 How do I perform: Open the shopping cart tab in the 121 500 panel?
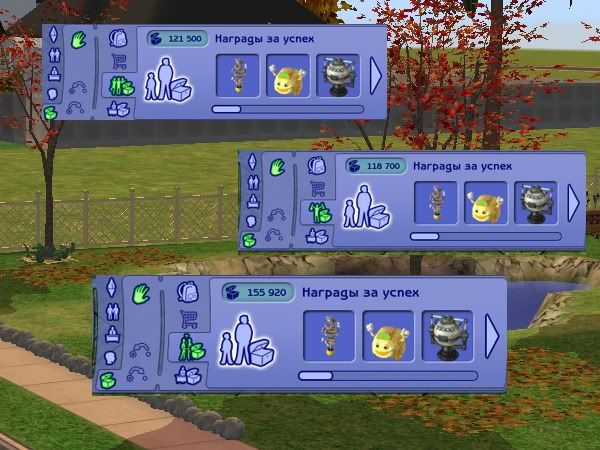(x=119, y=63)
